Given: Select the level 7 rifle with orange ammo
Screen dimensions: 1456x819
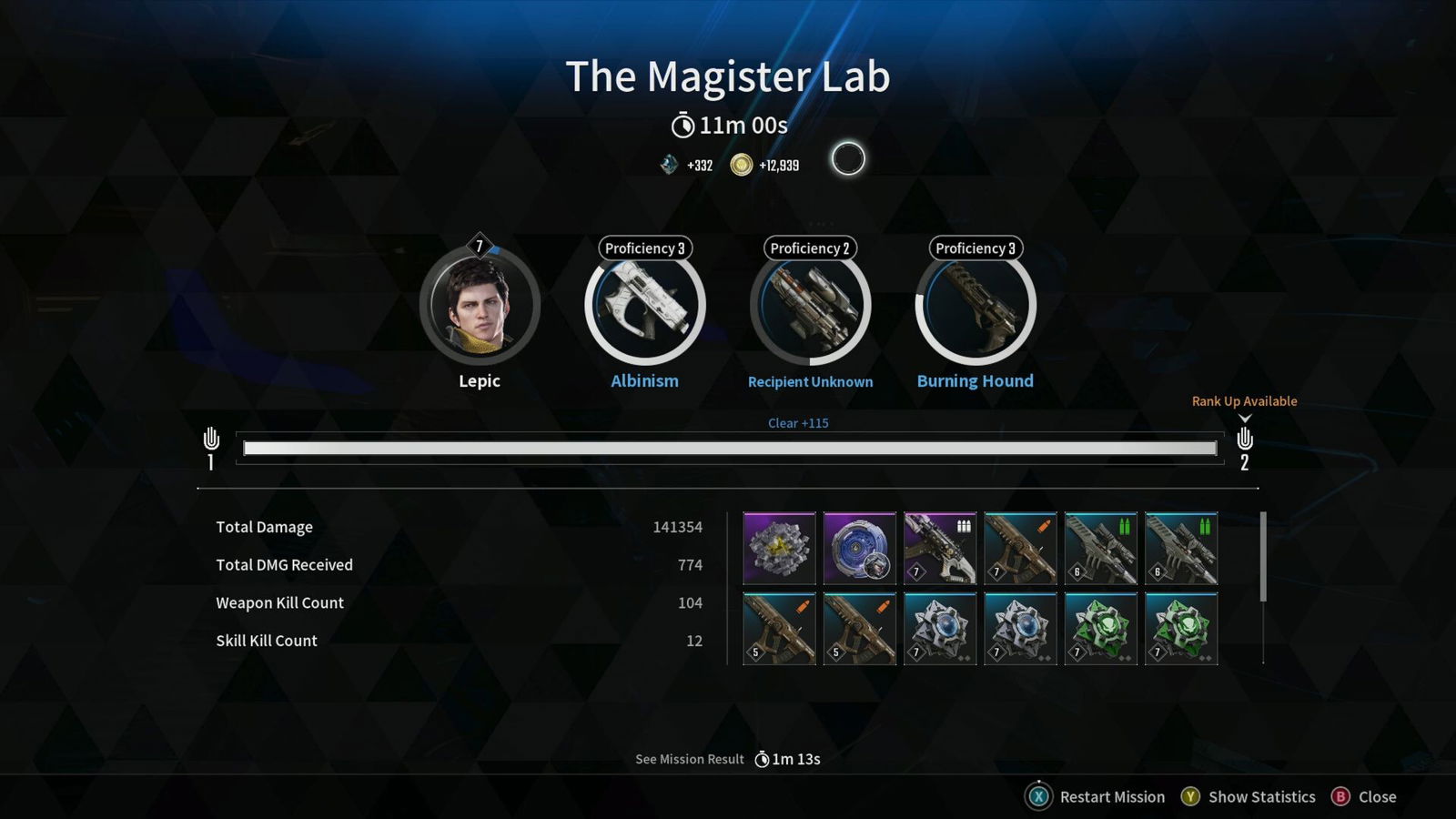Looking at the screenshot, I should tap(1020, 548).
